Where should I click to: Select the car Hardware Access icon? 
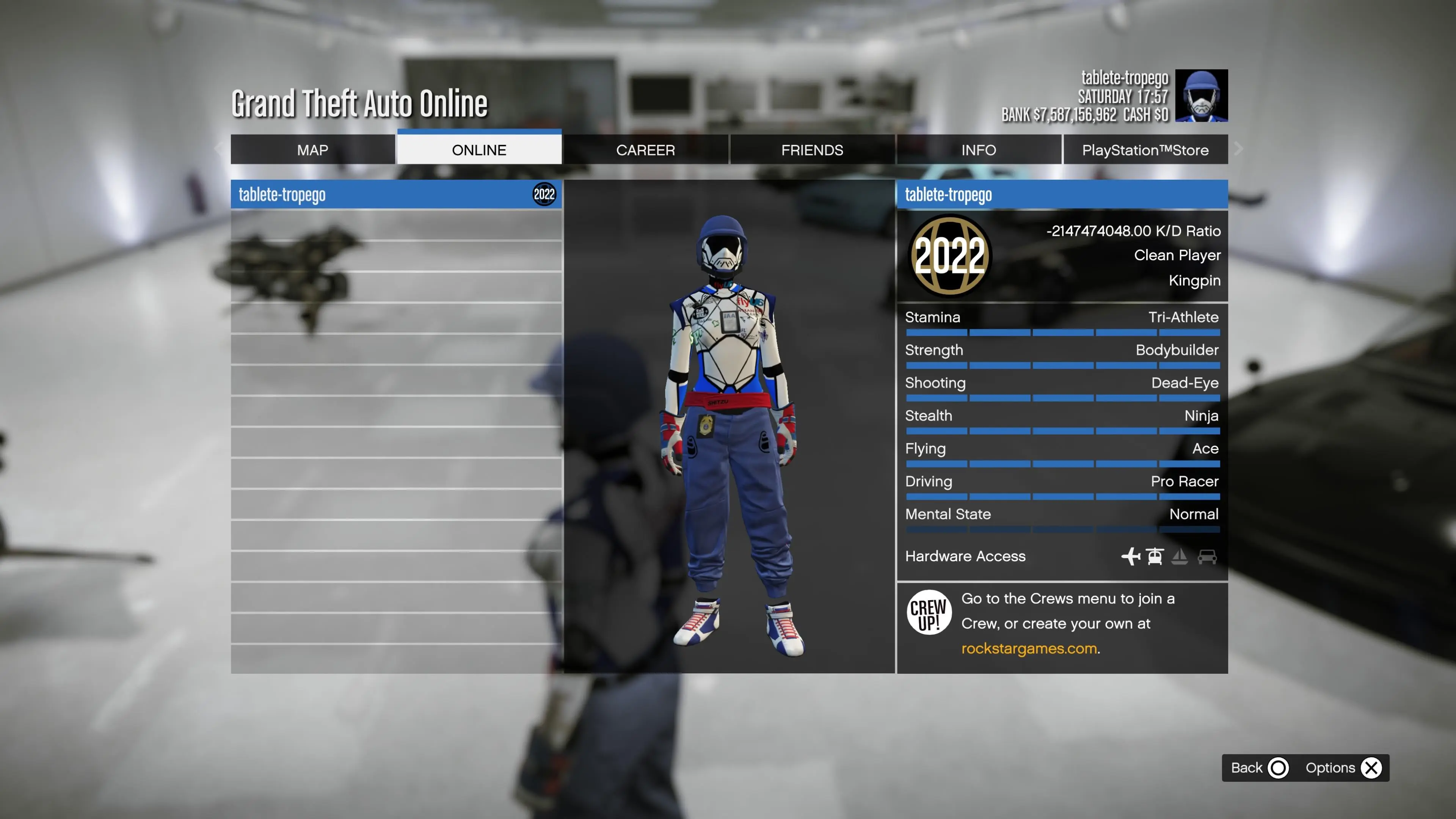point(1208,557)
